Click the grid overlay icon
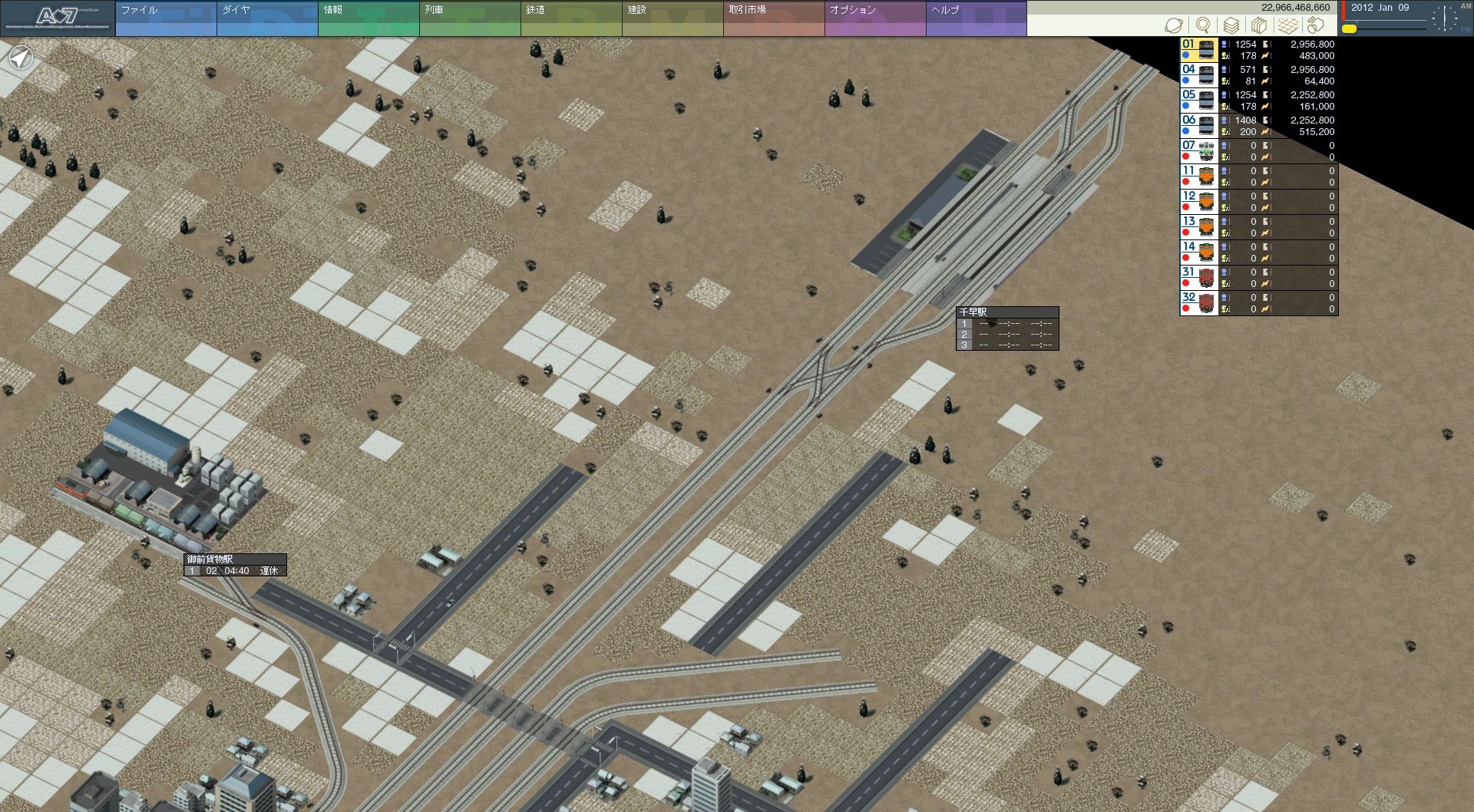 tap(1287, 25)
